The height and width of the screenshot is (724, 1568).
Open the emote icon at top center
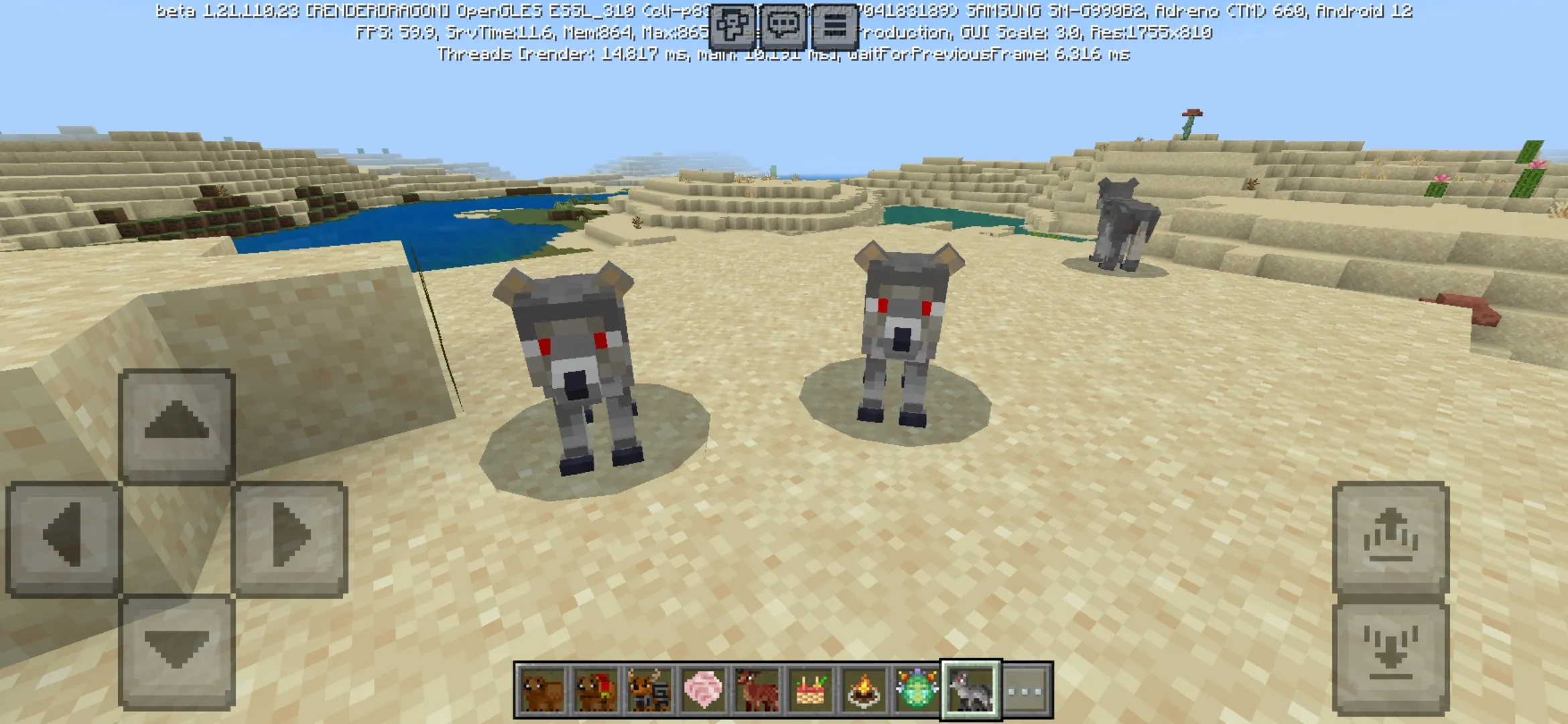click(733, 27)
